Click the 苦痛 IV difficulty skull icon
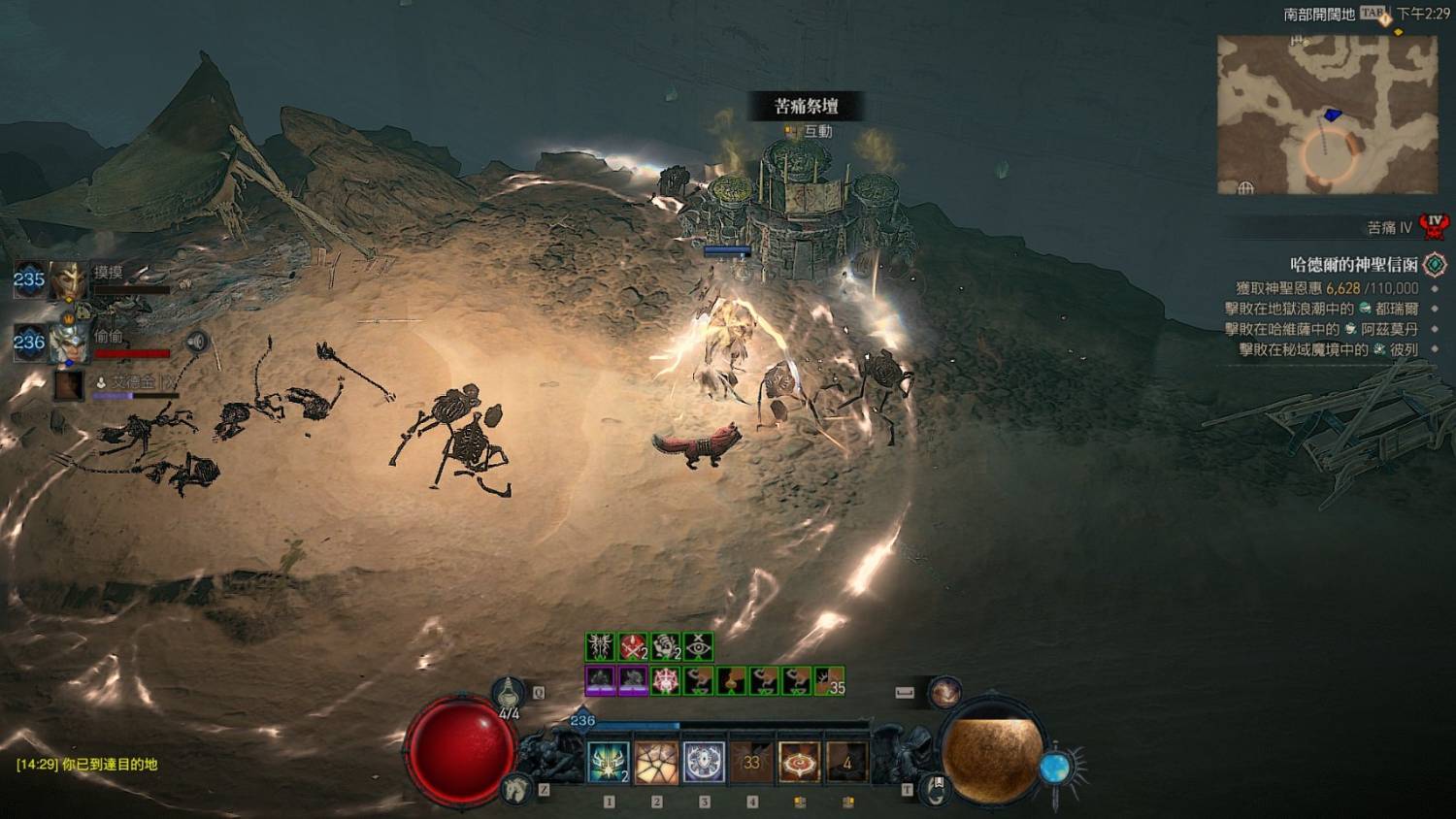This screenshot has width=1456, height=819. [x=1434, y=227]
